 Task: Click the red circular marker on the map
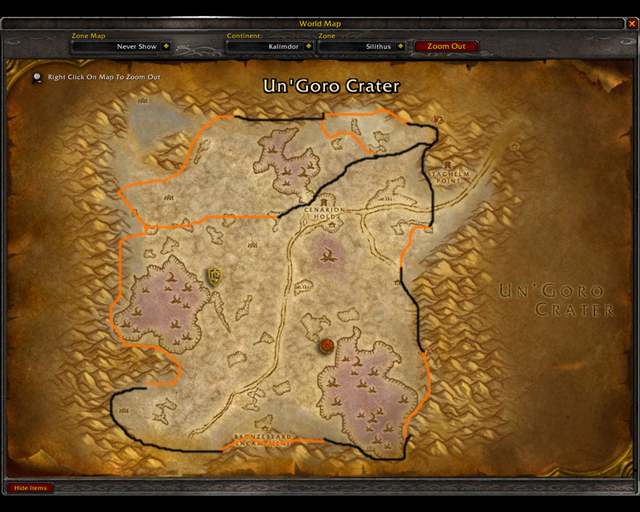point(326,346)
